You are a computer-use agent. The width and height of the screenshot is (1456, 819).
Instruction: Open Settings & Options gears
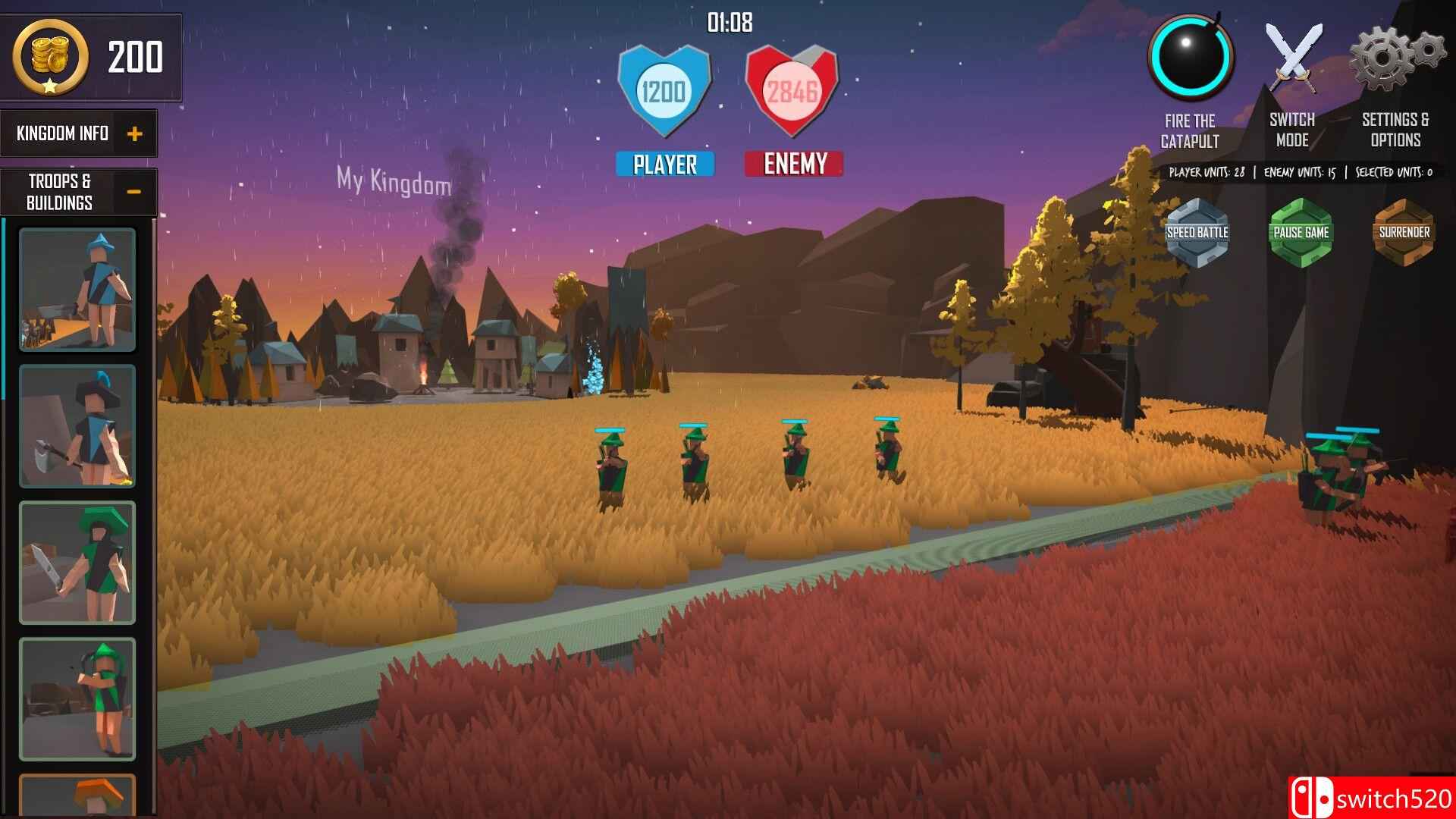pyautogui.click(x=1394, y=57)
